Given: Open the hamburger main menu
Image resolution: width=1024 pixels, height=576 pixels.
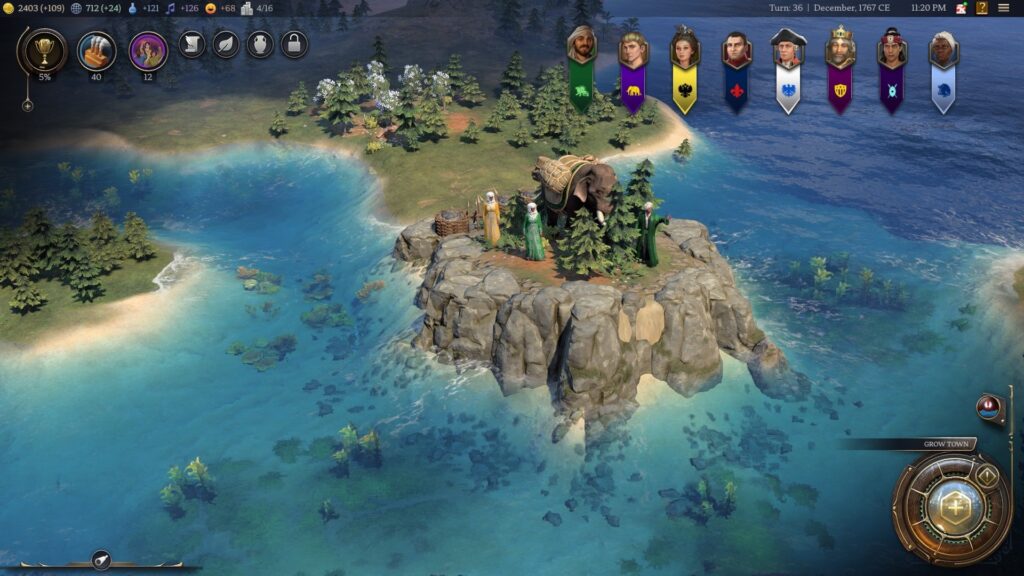Looking at the screenshot, I should click(1003, 8).
